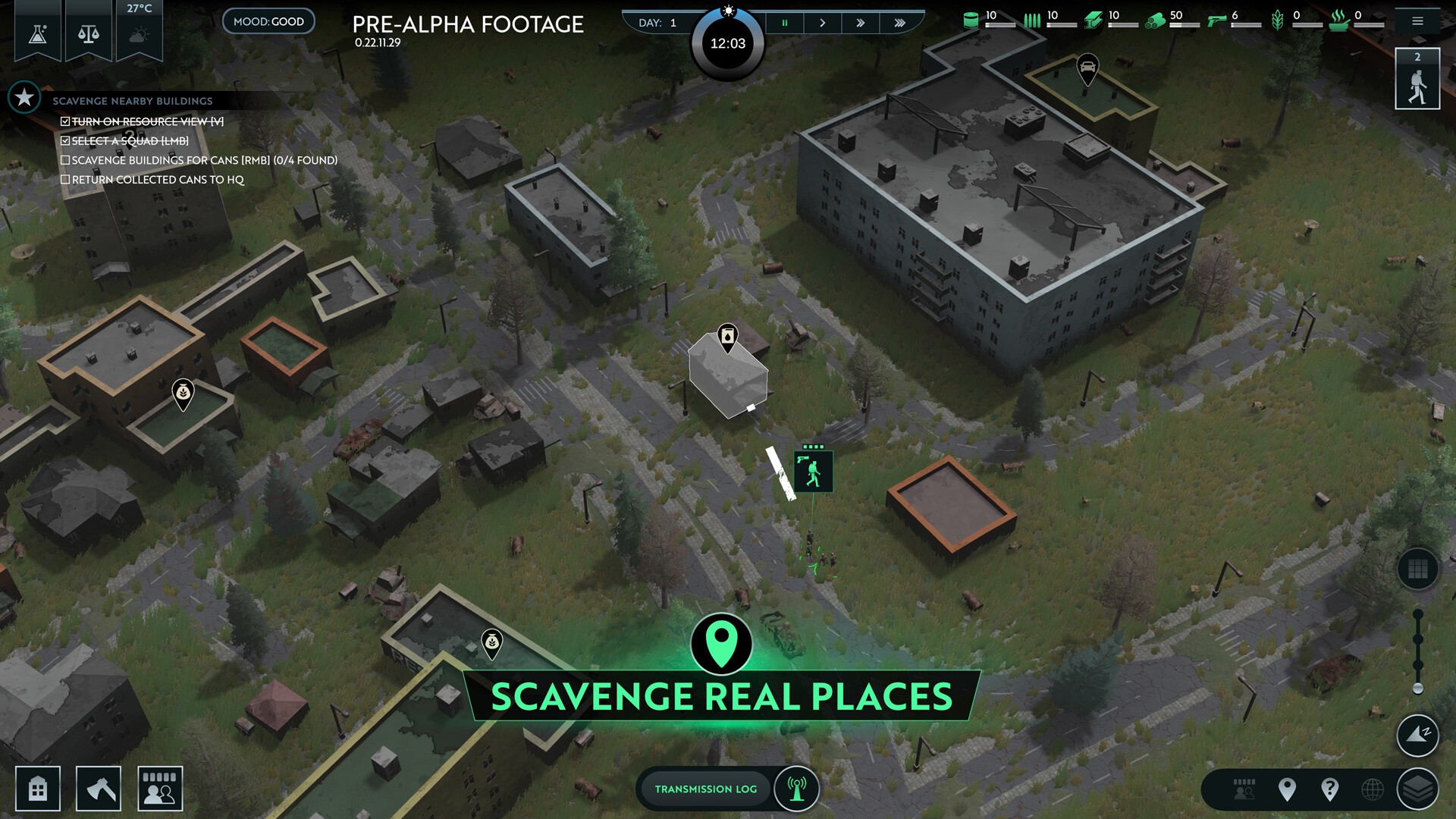Image resolution: width=1456 pixels, height=819 pixels.
Task: Expand the hamburger menu top right
Action: [x=1417, y=22]
